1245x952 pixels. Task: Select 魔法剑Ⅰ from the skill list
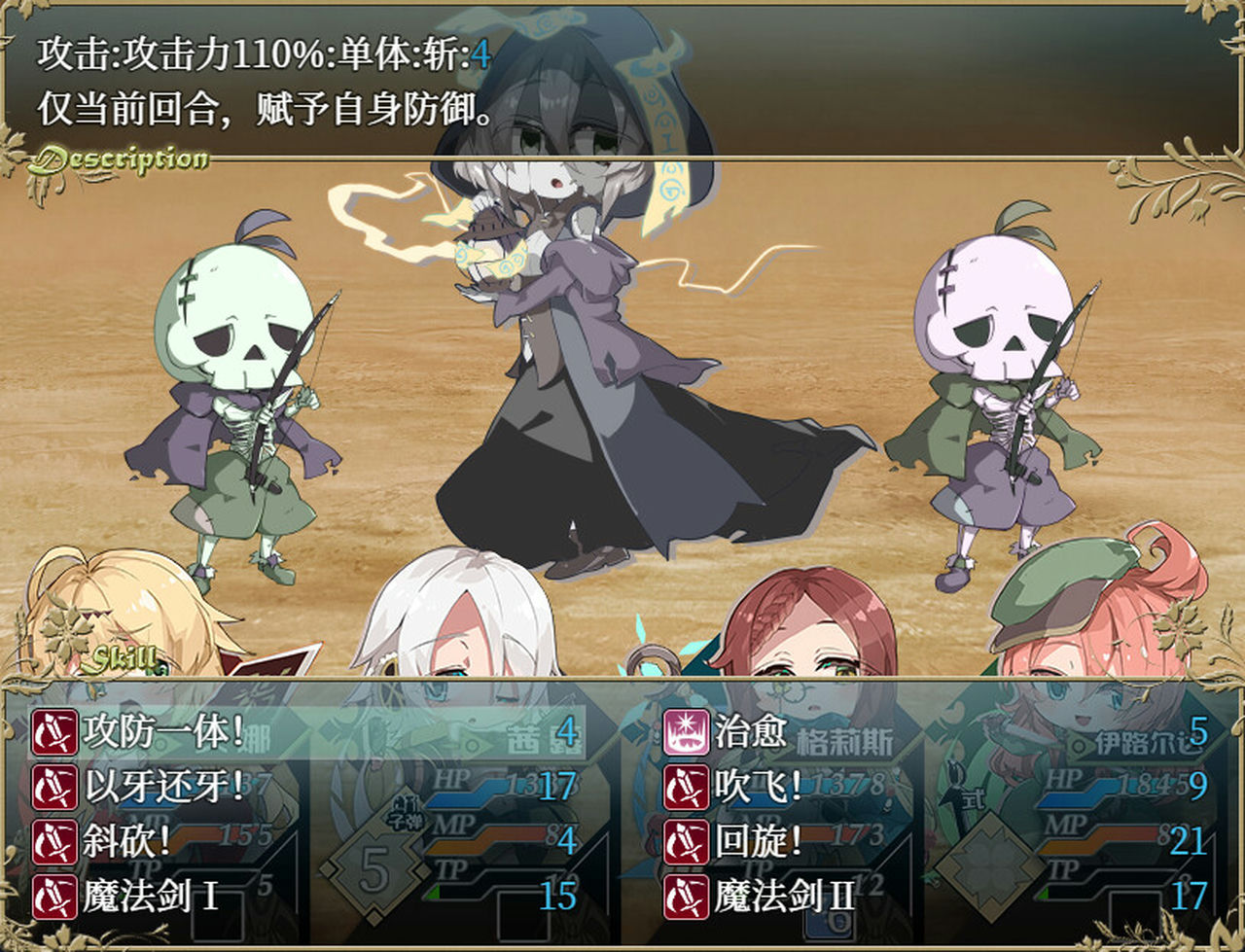[151, 896]
